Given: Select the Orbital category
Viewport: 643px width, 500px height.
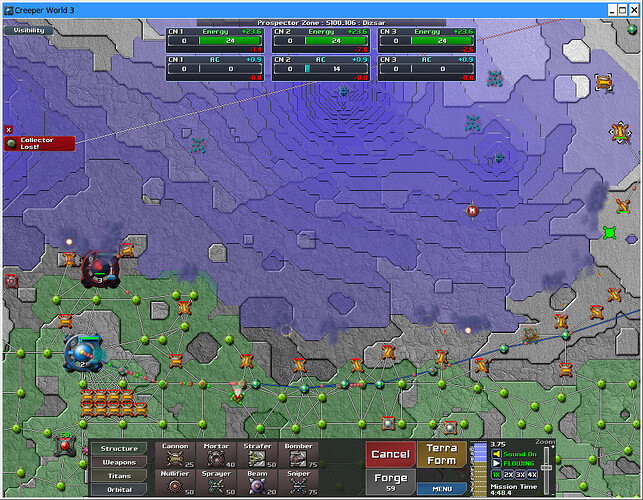Looking at the screenshot, I should pos(119,489).
